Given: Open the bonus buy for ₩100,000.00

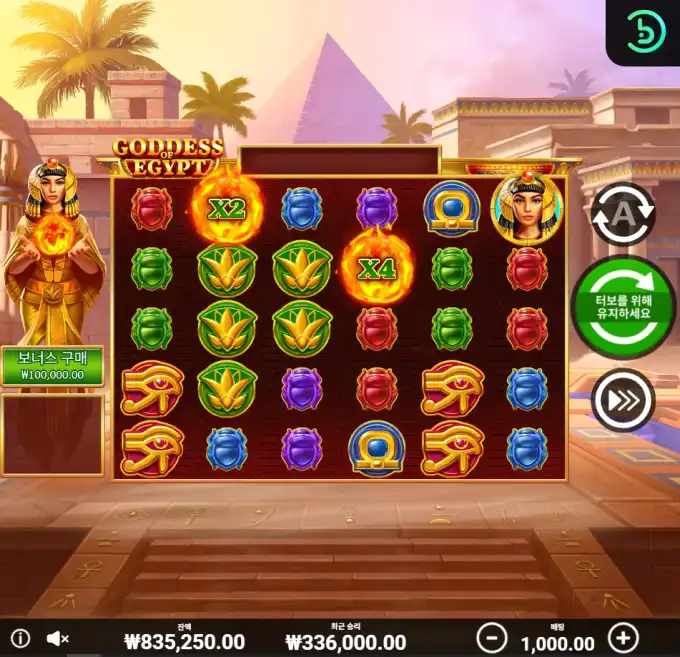Looking at the screenshot, I should (x=52, y=366).
